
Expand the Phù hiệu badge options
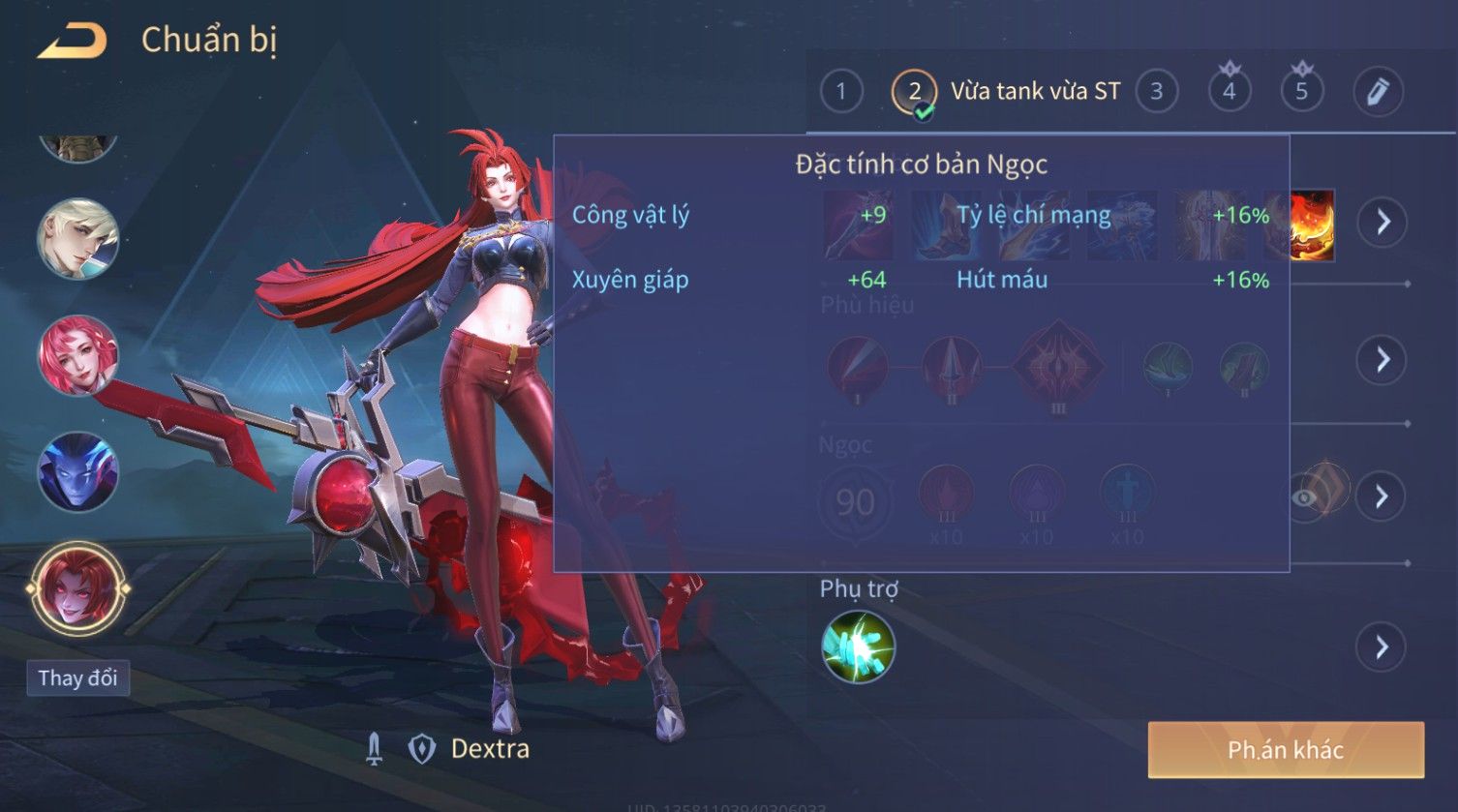pos(1382,359)
